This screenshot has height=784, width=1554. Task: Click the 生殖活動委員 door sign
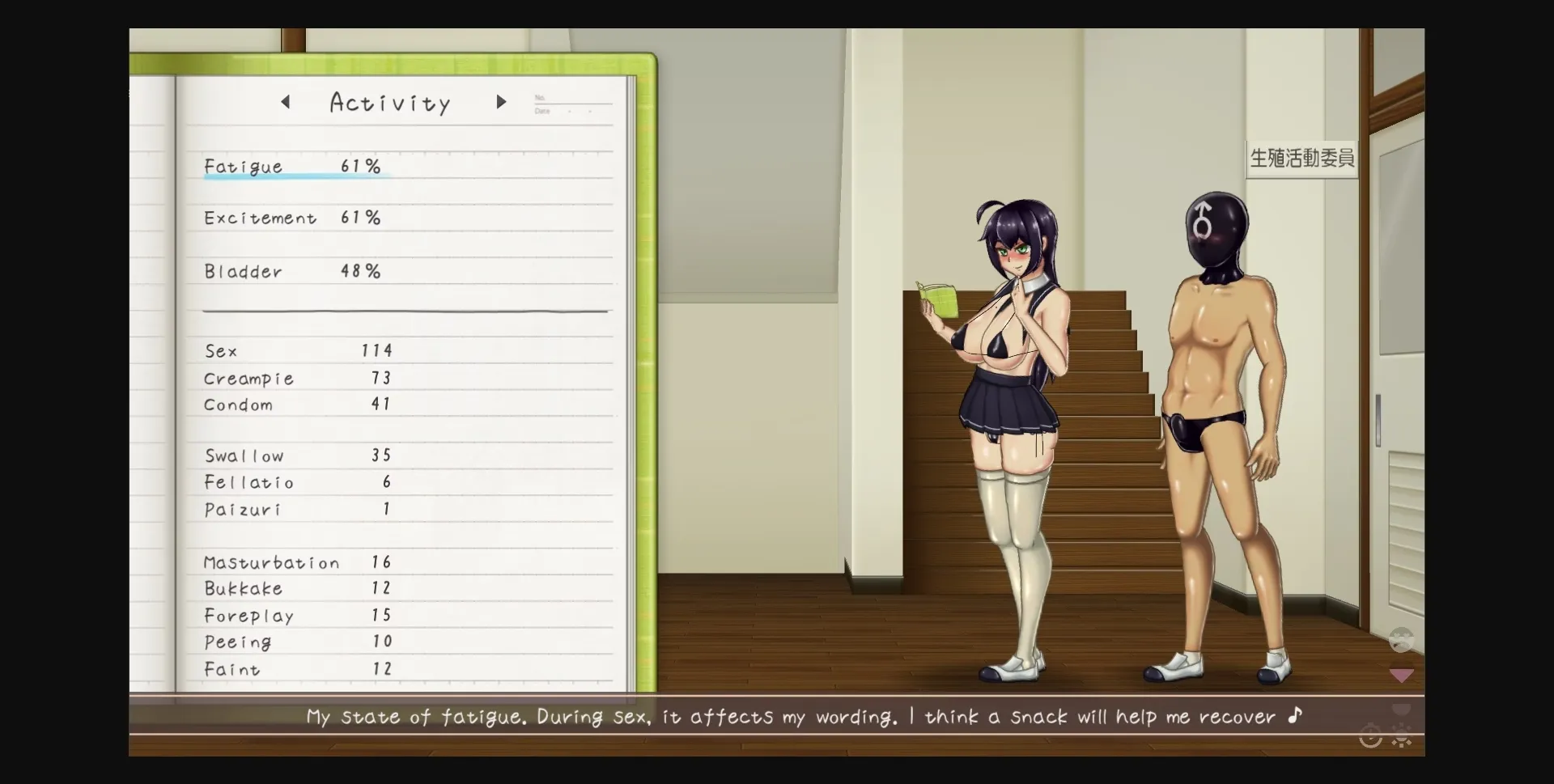coord(1301,159)
